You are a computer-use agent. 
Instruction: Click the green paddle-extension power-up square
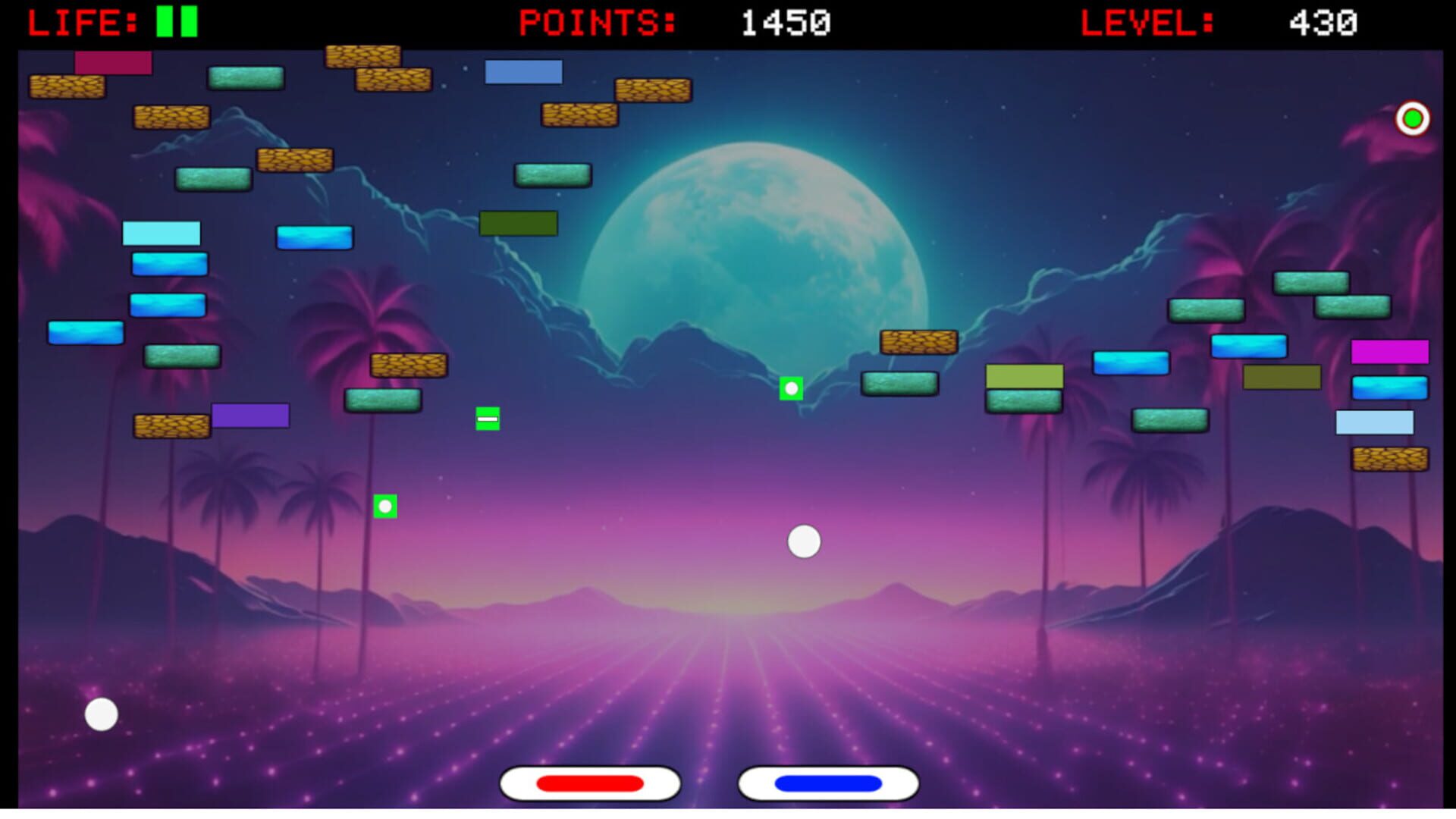click(488, 418)
